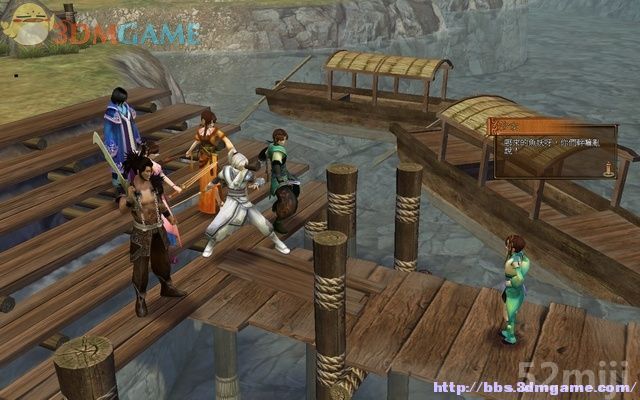Click the candle icon to continue dialogue
Image resolution: width=640 pixels, height=400 pixels.
606,169
